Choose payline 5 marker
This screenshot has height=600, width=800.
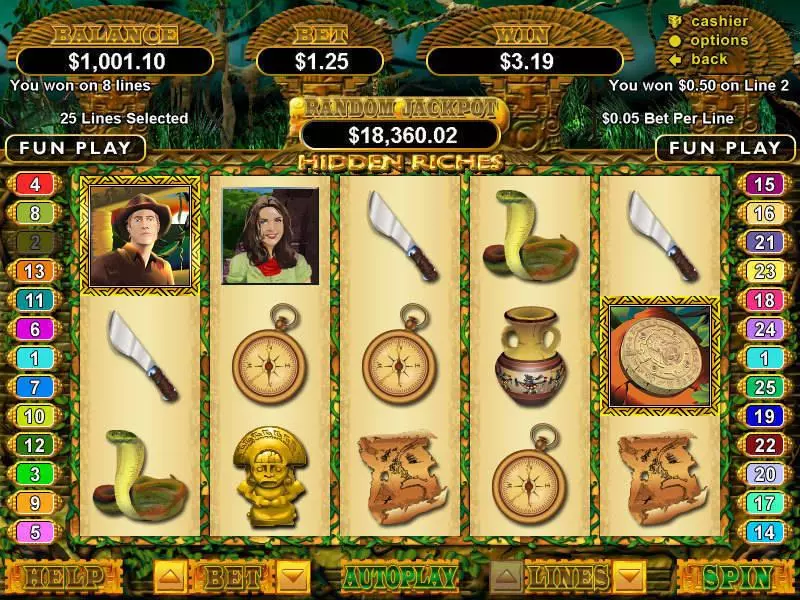35,533
